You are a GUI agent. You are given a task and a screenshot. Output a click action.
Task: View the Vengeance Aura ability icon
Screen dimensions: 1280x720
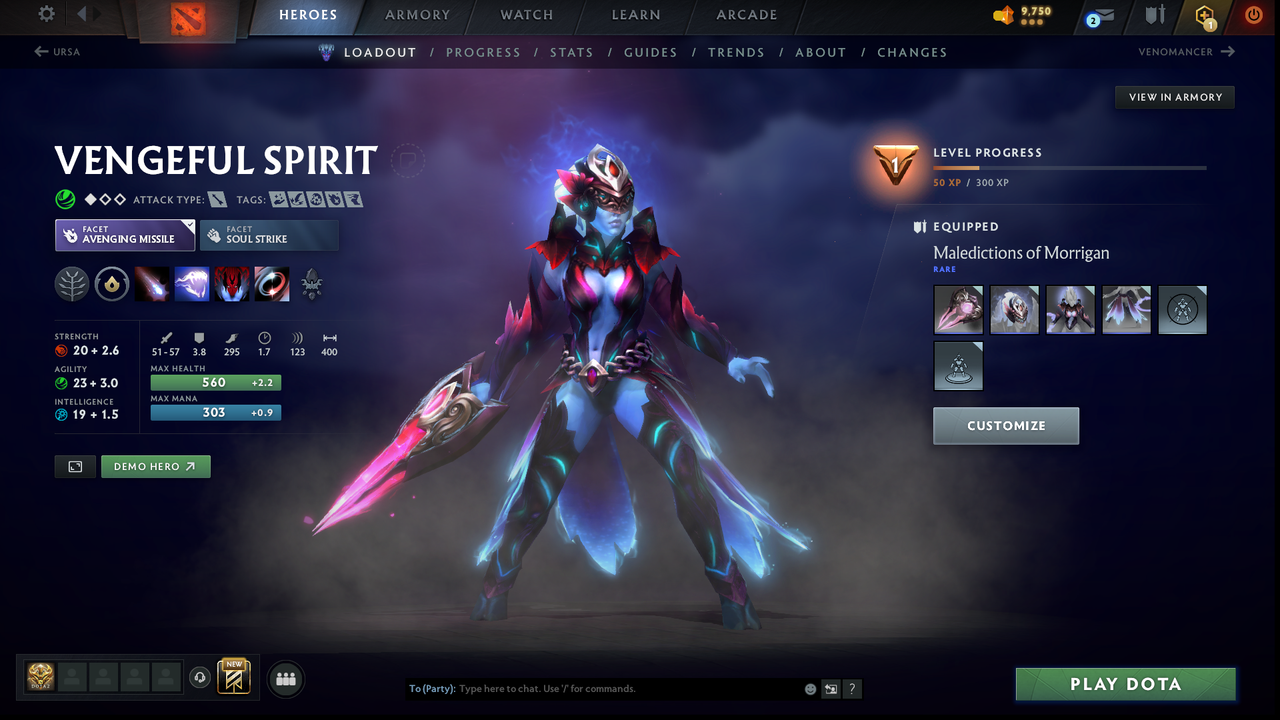(x=230, y=283)
